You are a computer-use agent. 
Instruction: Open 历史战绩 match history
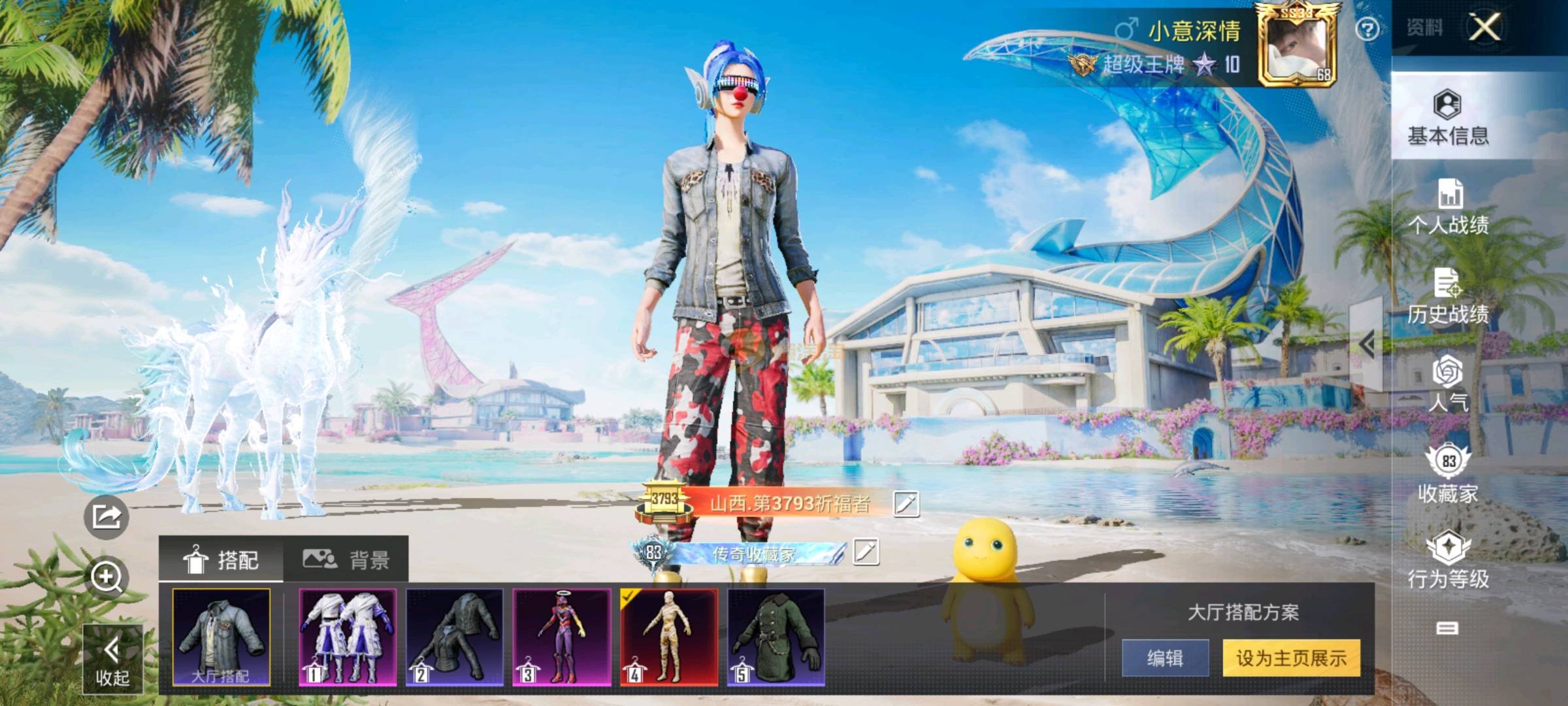point(1448,296)
